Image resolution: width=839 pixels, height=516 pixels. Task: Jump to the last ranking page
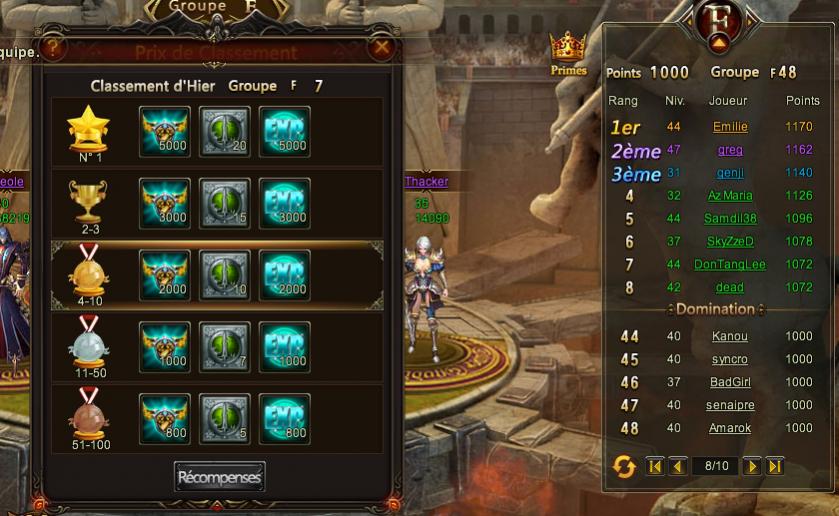pyautogui.click(x=774, y=466)
